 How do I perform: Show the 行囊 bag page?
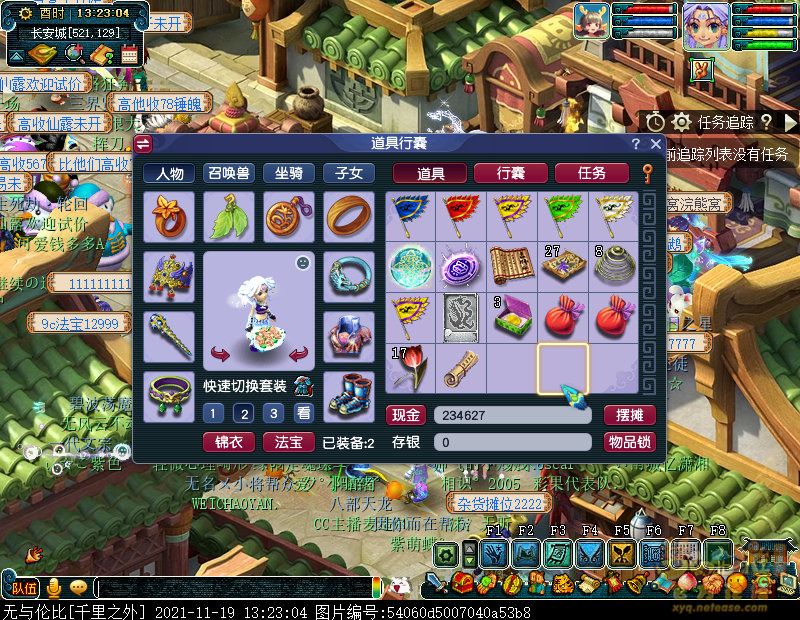pyautogui.click(x=510, y=173)
